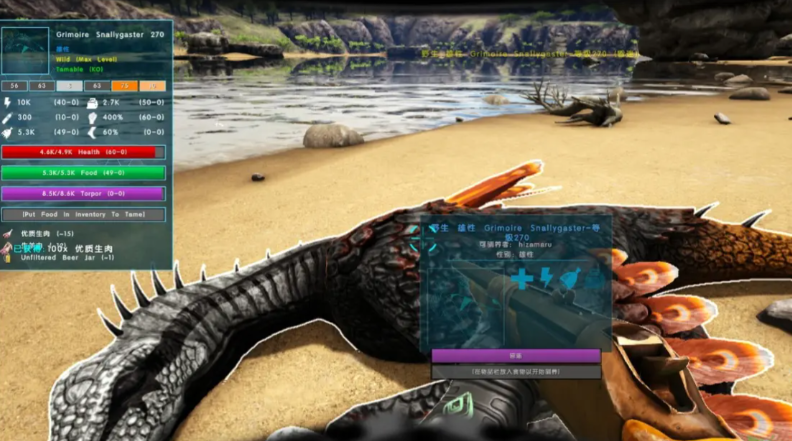Click the Put Food In Inventory To Tame bar
Image resolution: width=792 pixels, height=441 pixels.
83,214
